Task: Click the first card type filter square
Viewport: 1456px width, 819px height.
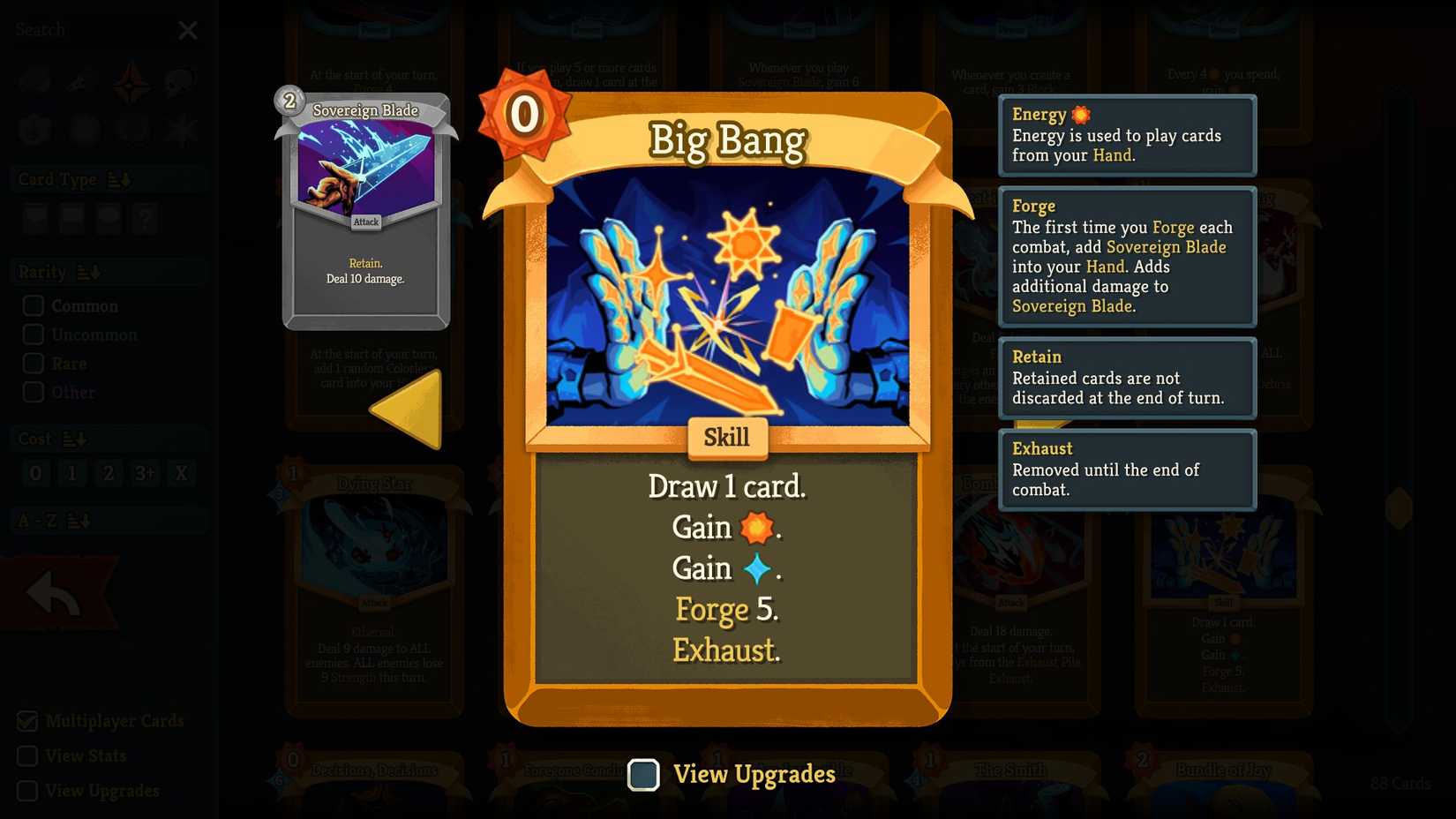Action: click(x=35, y=219)
